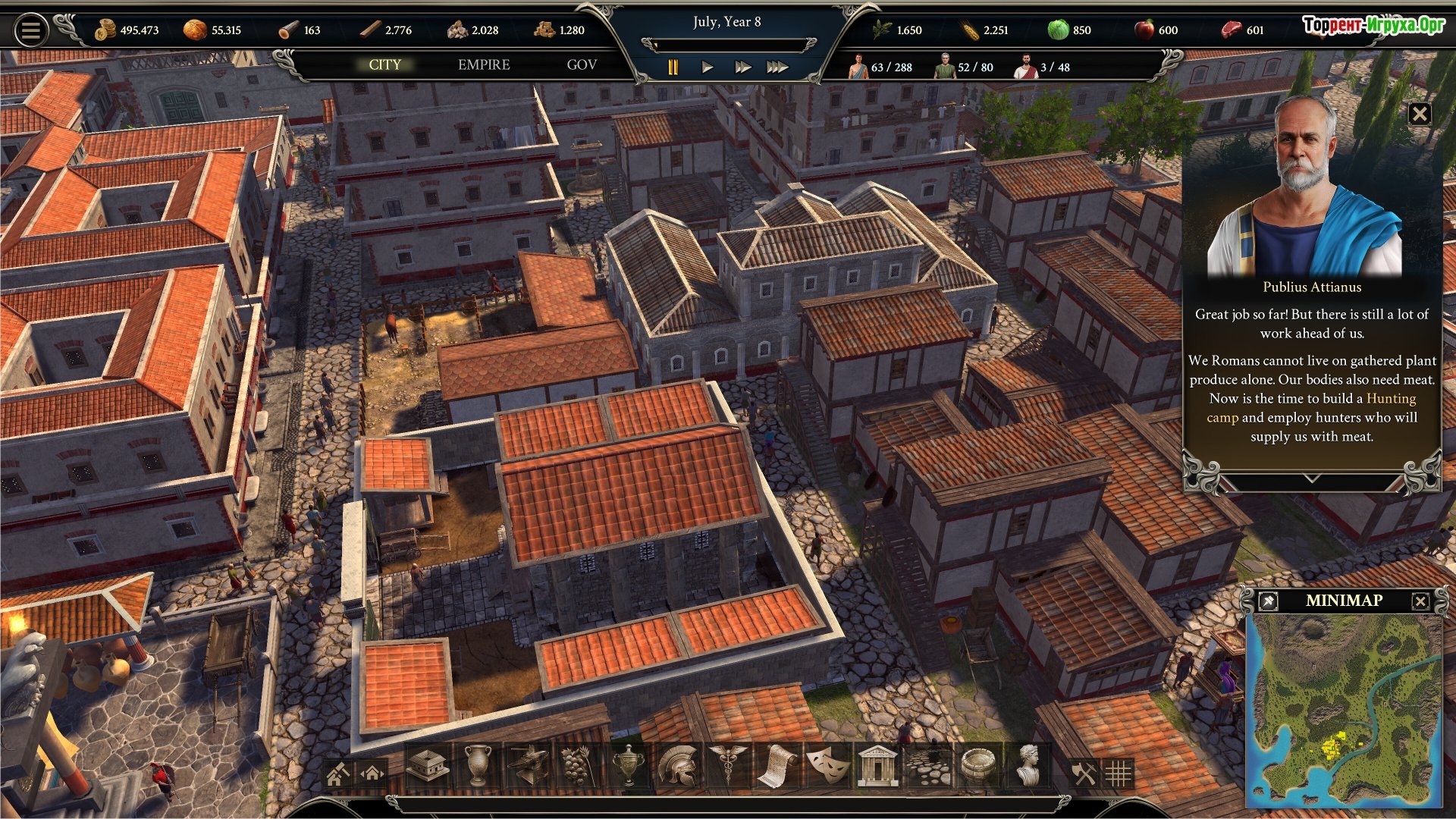Open the caduceus health build category

click(727, 766)
